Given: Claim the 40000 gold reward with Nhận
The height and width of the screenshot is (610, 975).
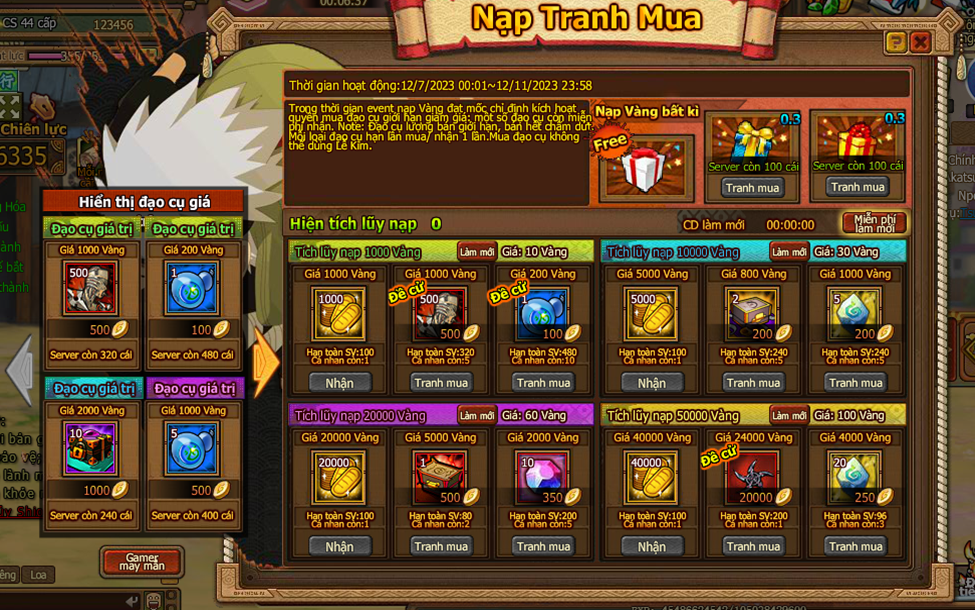Looking at the screenshot, I should tap(651, 546).
